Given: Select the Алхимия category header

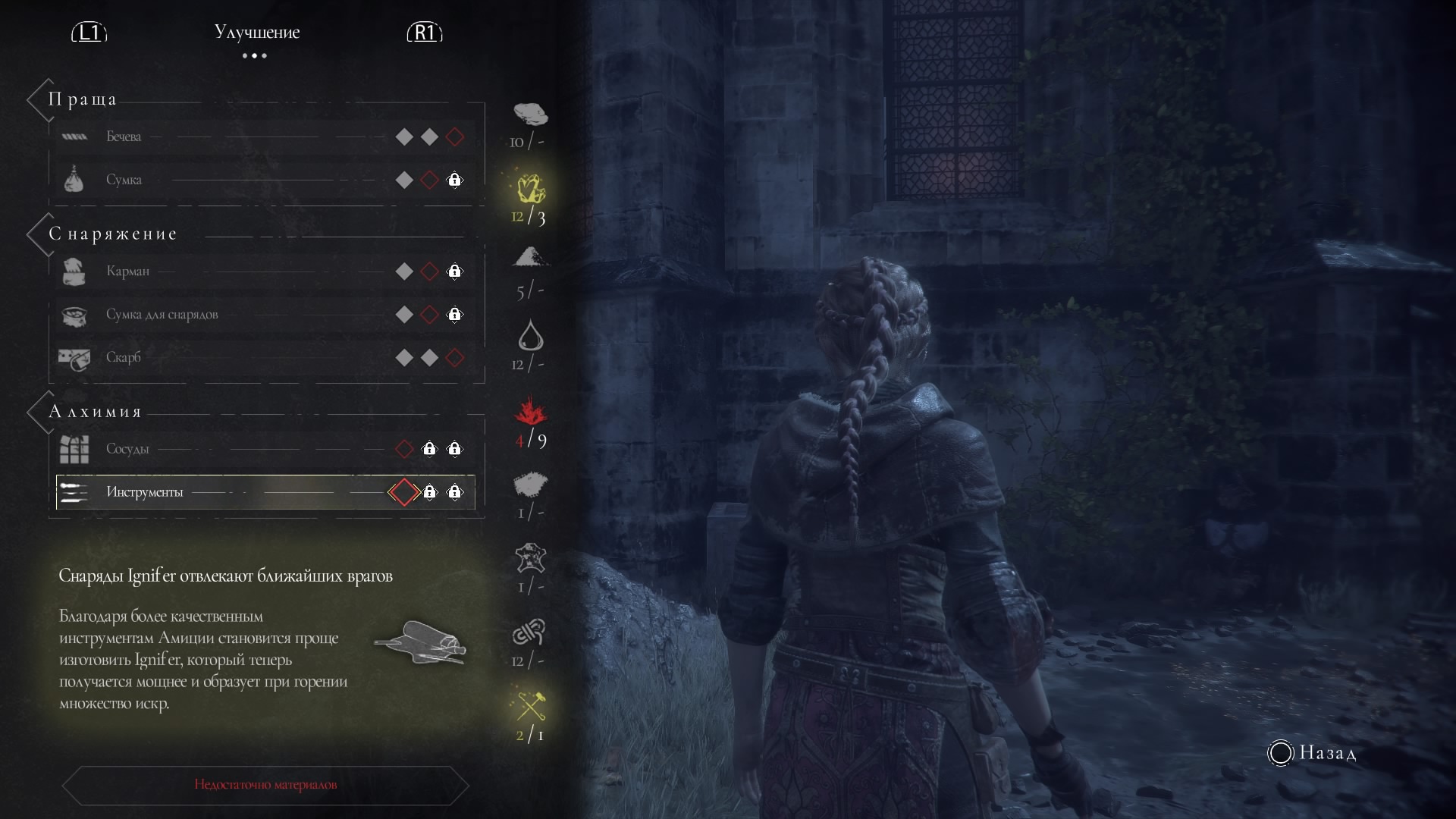Looking at the screenshot, I should 95,412.
